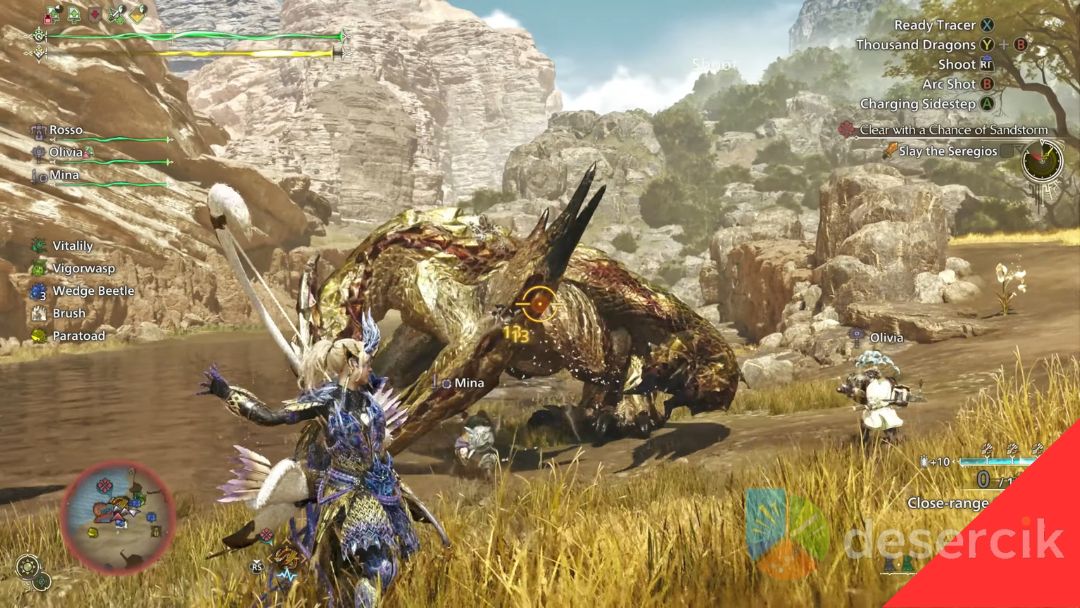Viewport: 1080px width, 608px height.
Task: Select Vitalily in the nearby items list
Action: (70, 245)
